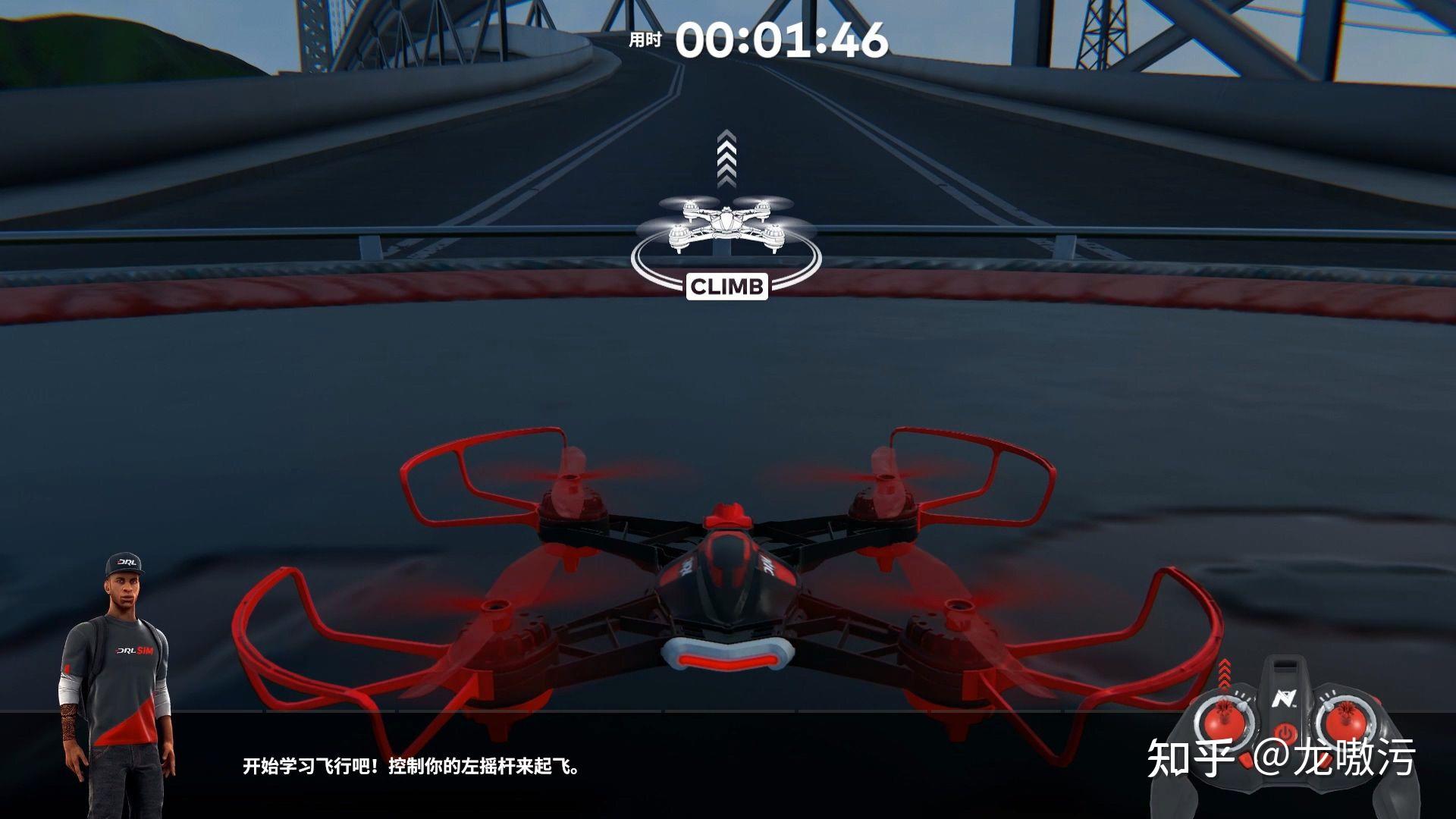Select the power button on the controller graphic
The width and height of the screenshot is (1456, 819).
[1285, 730]
